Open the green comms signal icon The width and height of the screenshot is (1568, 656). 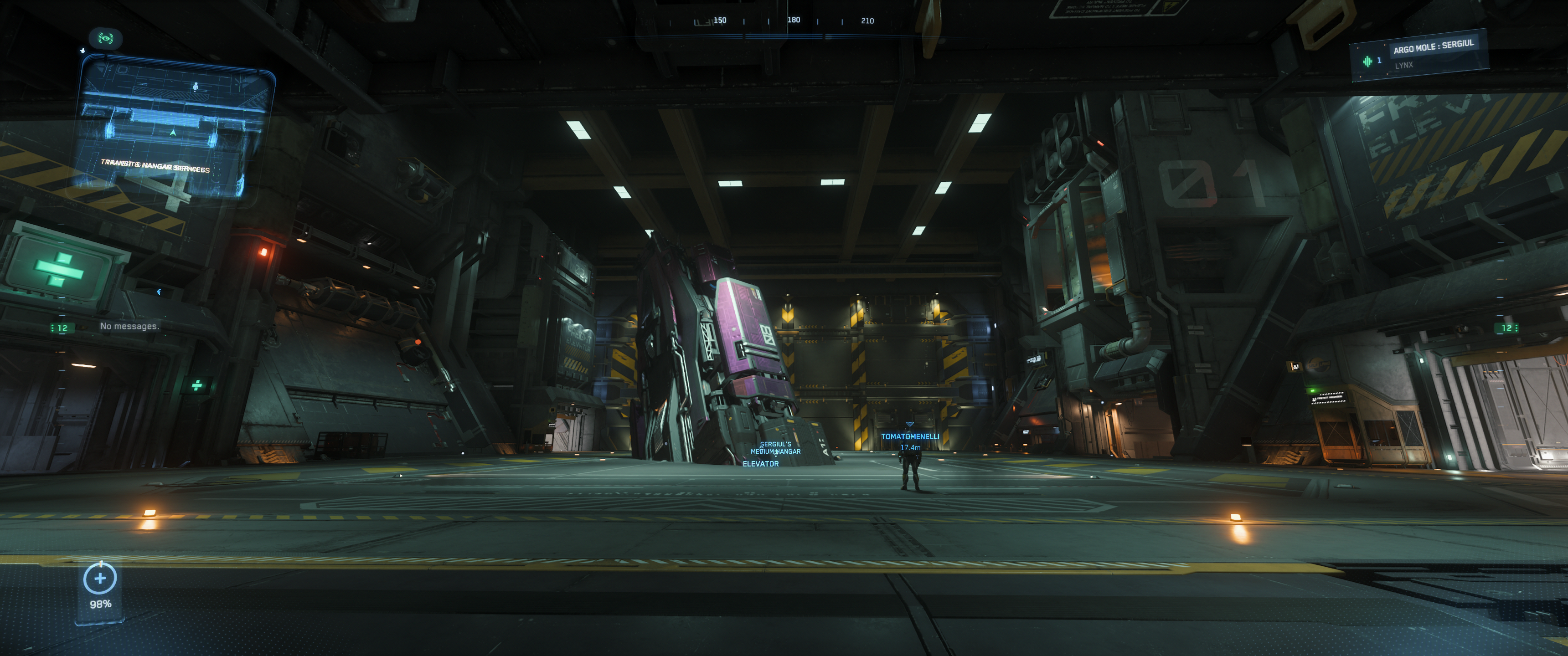(x=105, y=38)
